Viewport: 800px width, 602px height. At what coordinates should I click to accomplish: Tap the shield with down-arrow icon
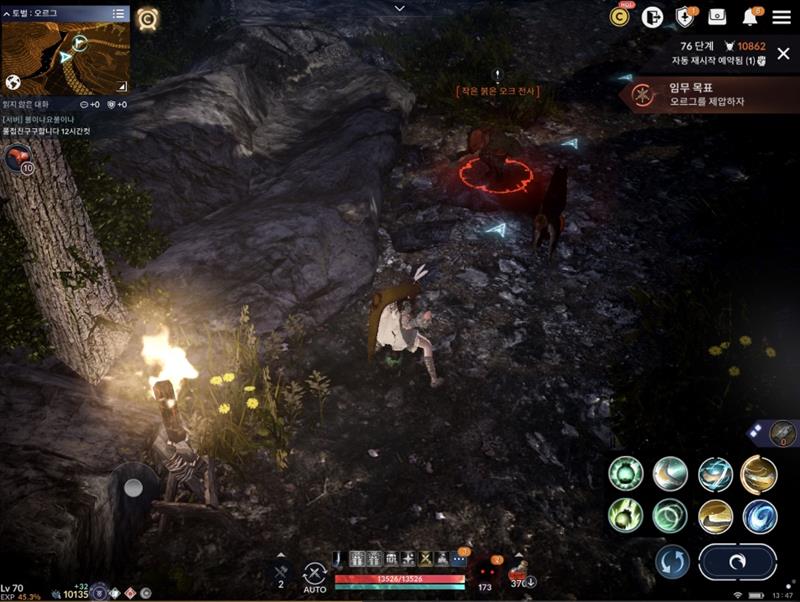[685, 17]
